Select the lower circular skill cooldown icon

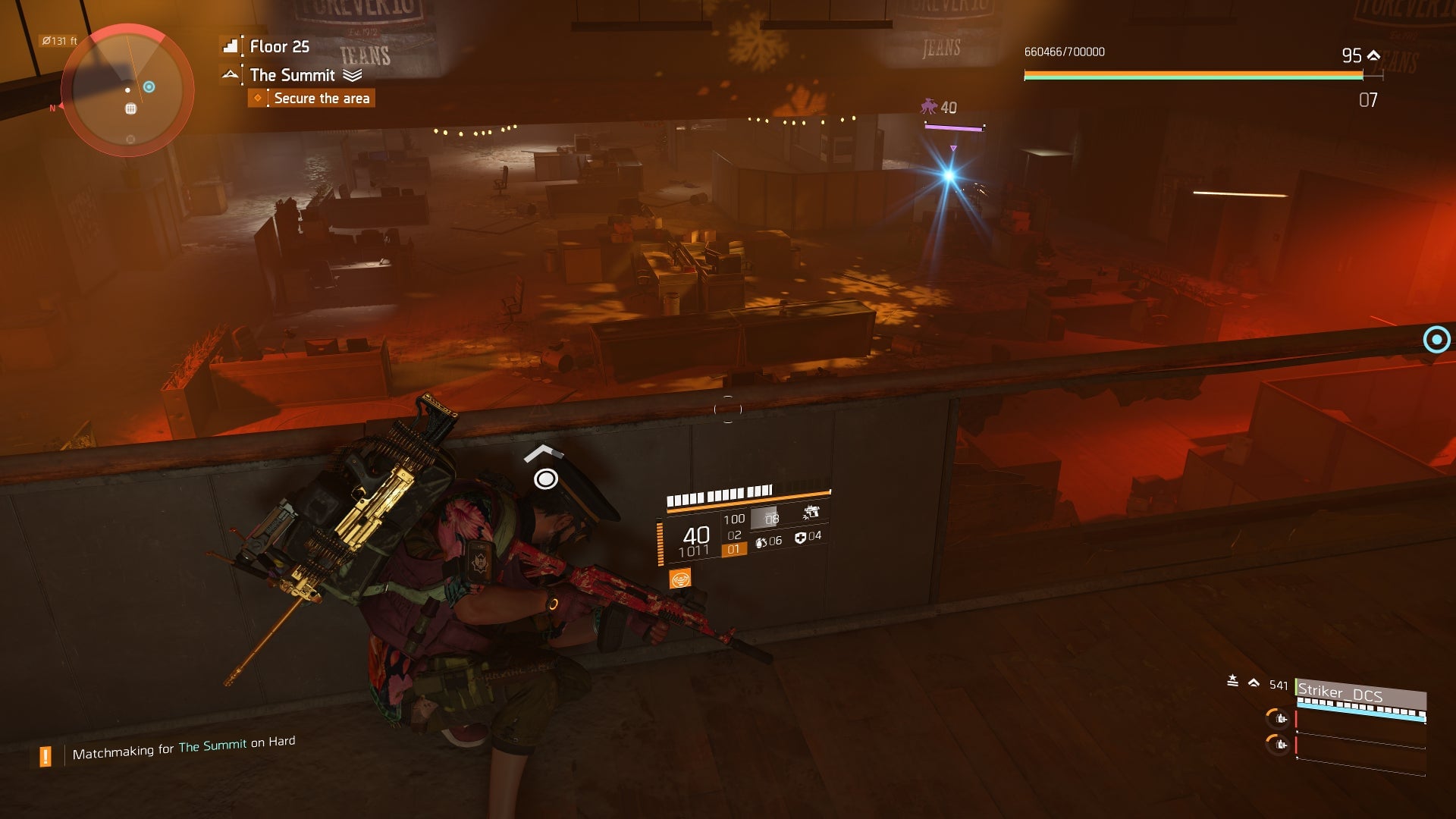1277,745
